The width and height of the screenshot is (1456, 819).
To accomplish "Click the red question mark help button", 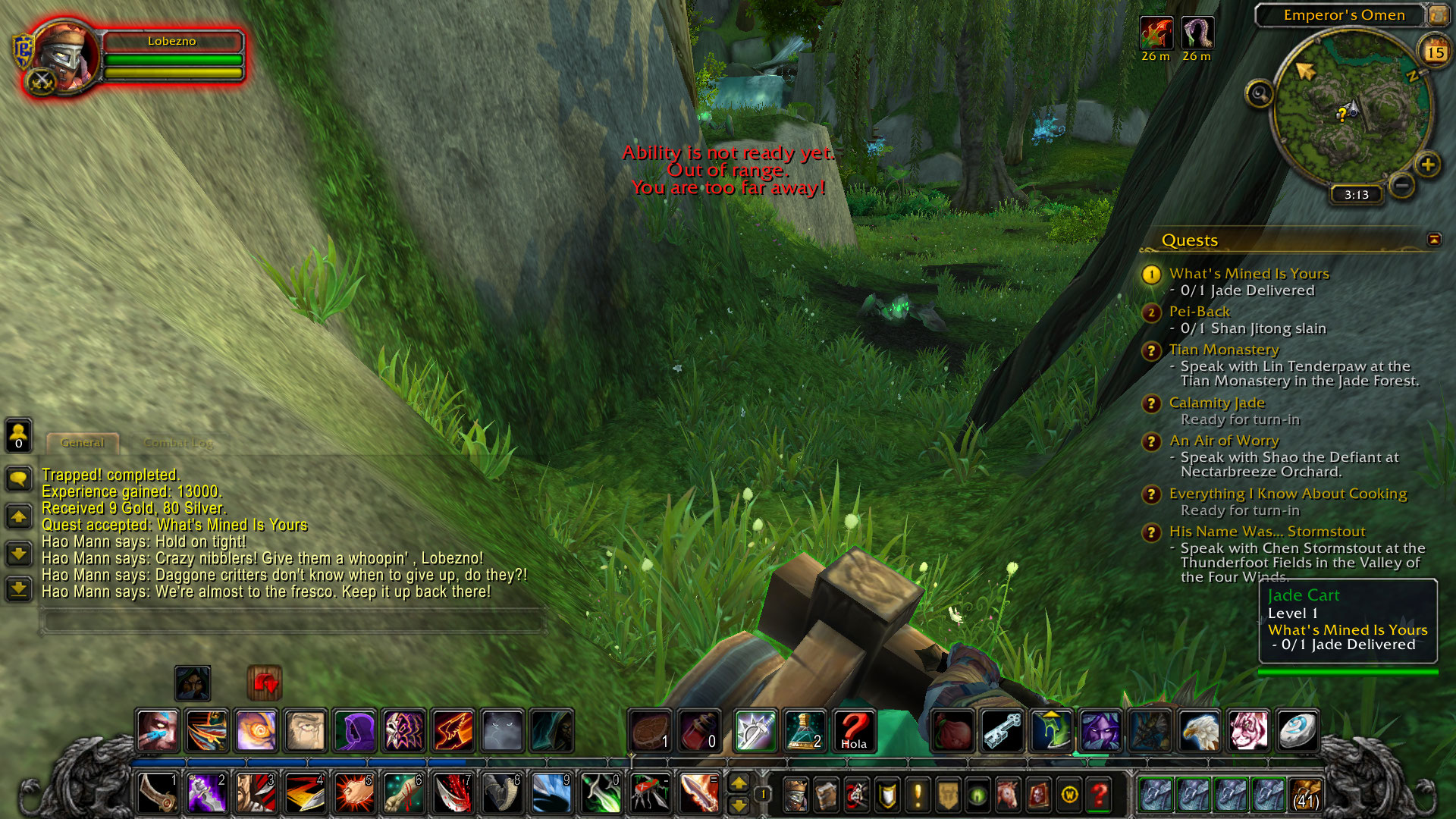I will [1099, 795].
